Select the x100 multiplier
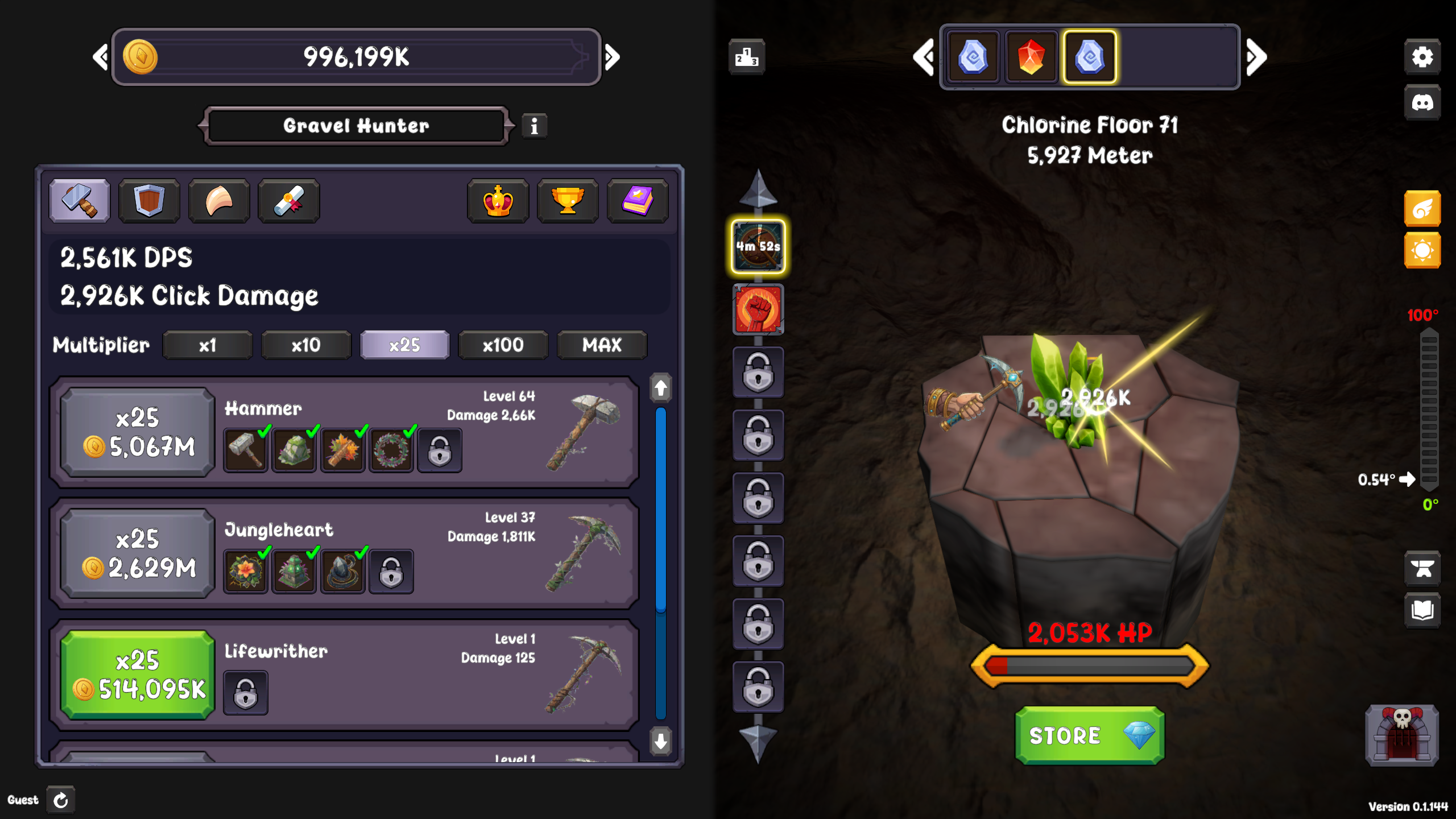This screenshot has width=1456, height=819. [503, 345]
